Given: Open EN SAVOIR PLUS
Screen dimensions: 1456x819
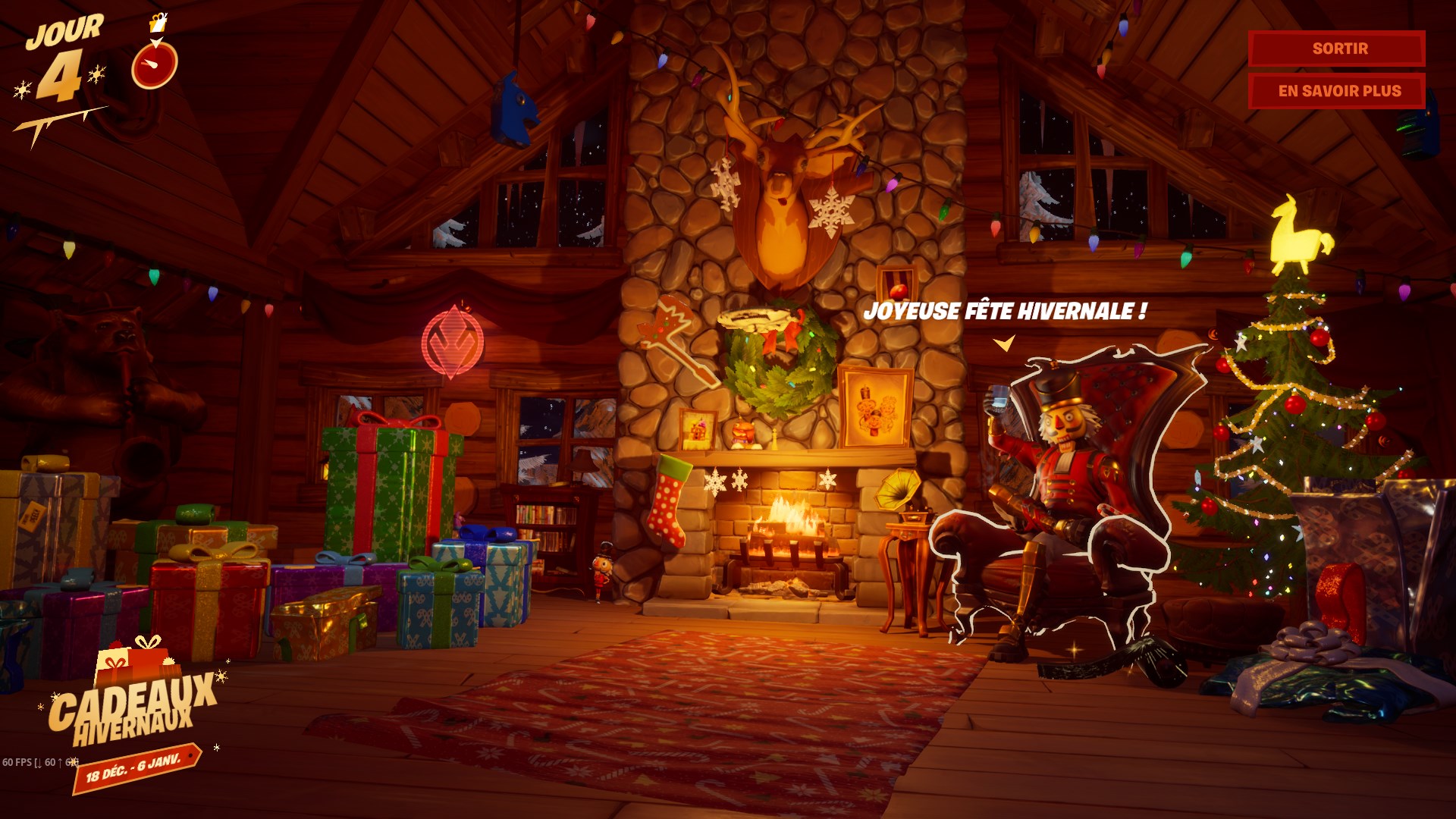Looking at the screenshot, I should pos(1338,91).
